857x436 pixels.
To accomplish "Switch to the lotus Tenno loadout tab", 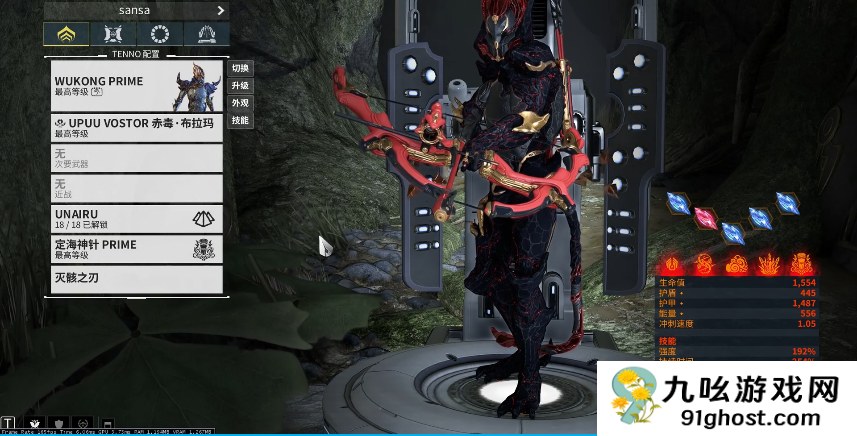I will 66,34.
